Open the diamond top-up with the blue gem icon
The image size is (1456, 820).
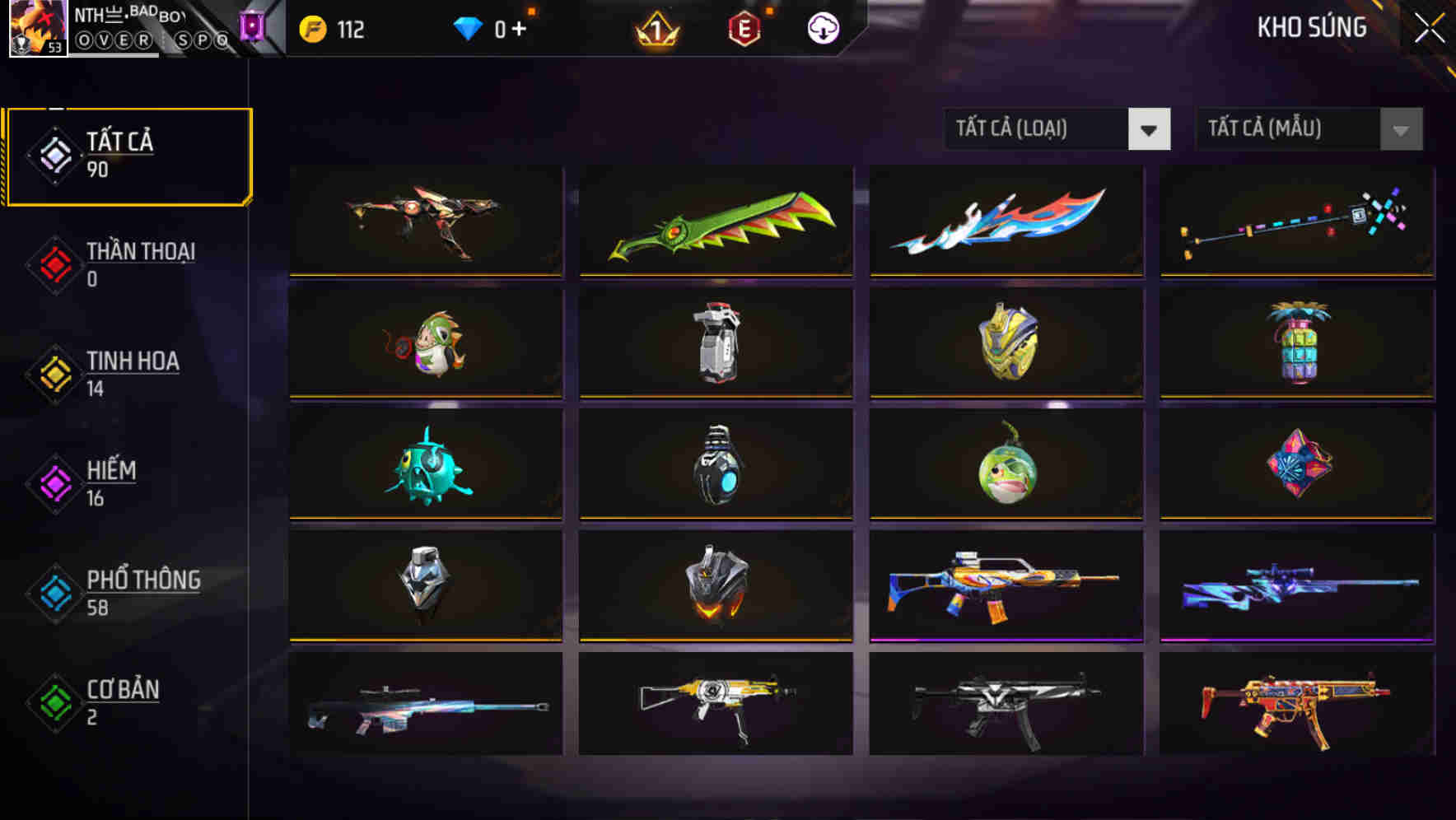coord(469,27)
